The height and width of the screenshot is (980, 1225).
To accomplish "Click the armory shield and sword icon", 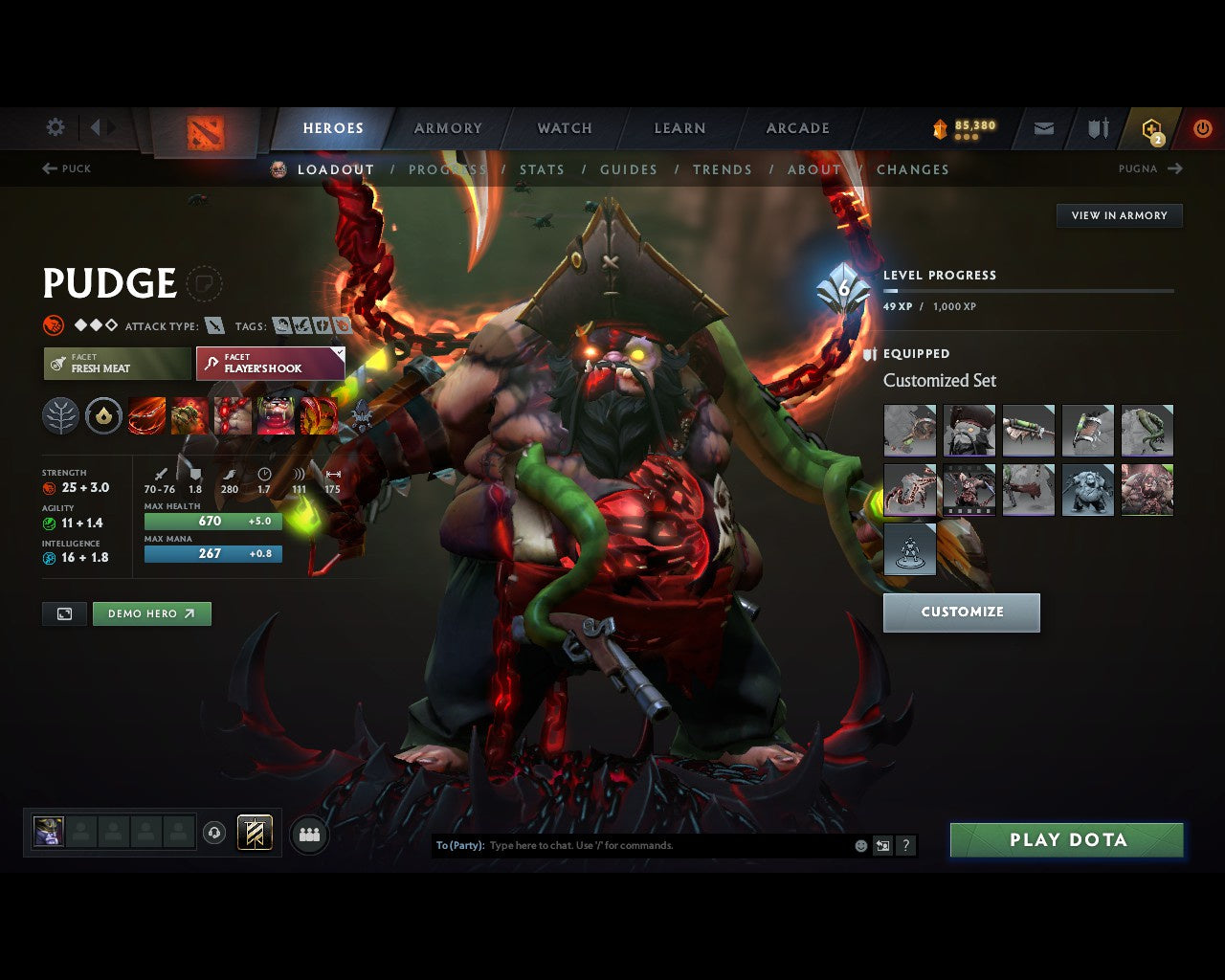I will click(1096, 128).
